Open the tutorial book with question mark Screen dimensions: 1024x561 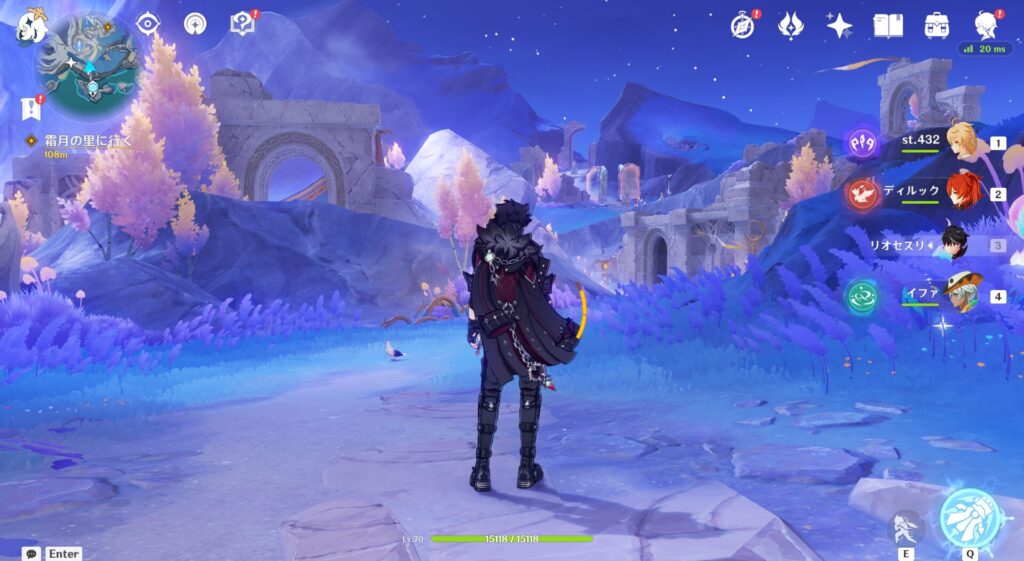[x=243, y=24]
